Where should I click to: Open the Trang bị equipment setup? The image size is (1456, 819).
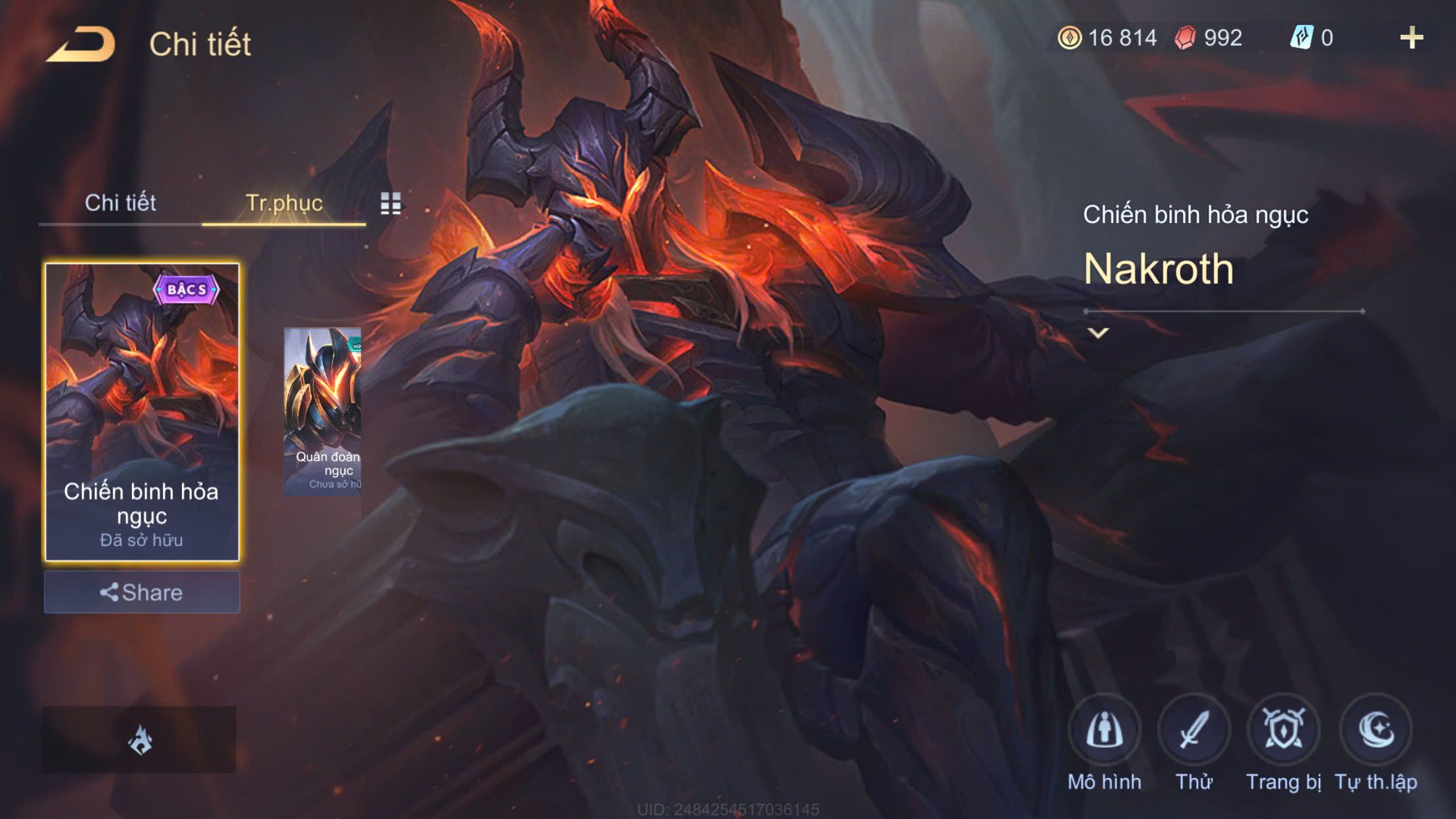pyautogui.click(x=1283, y=731)
